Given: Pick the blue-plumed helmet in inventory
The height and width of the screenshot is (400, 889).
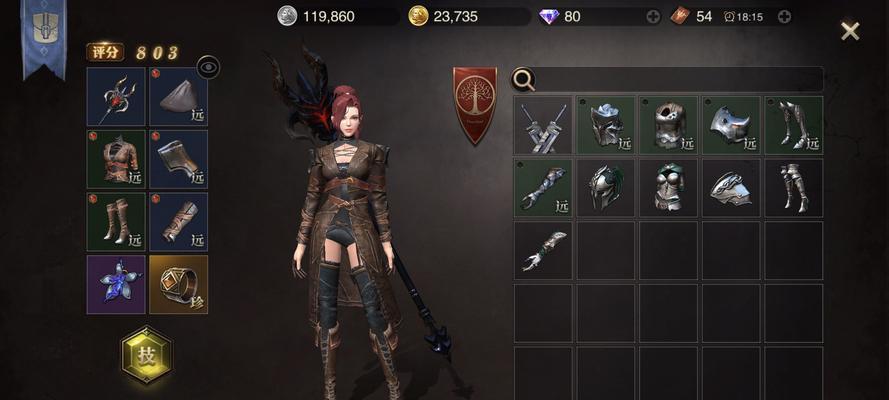Looking at the screenshot, I should coord(606,125).
